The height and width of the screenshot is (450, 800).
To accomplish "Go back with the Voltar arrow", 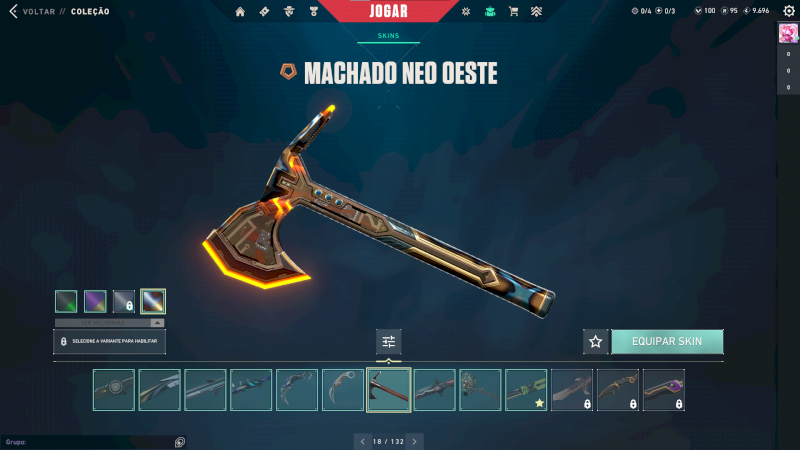I will 13,11.
